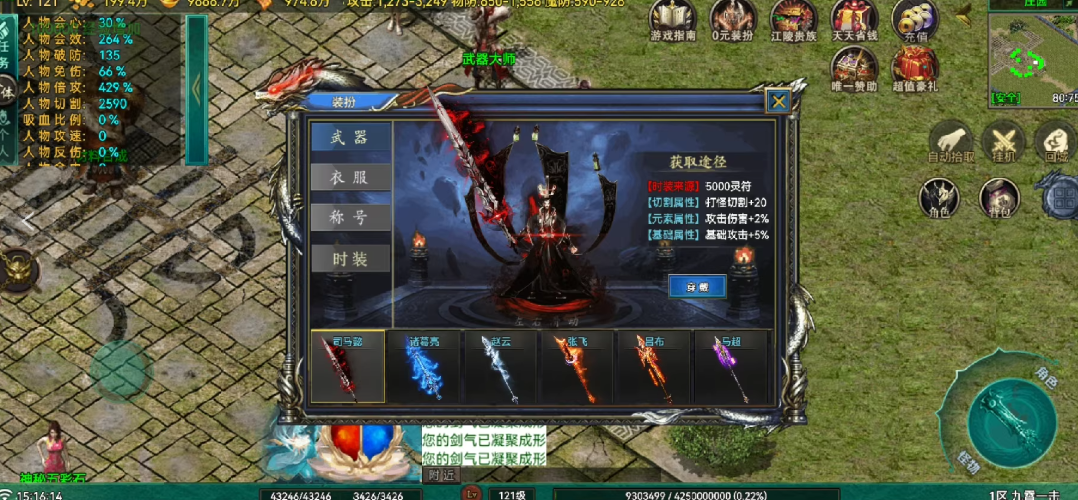The height and width of the screenshot is (500, 1078).
Task: Toggle 自动拾取 auto pickup
Action: (x=950, y=142)
